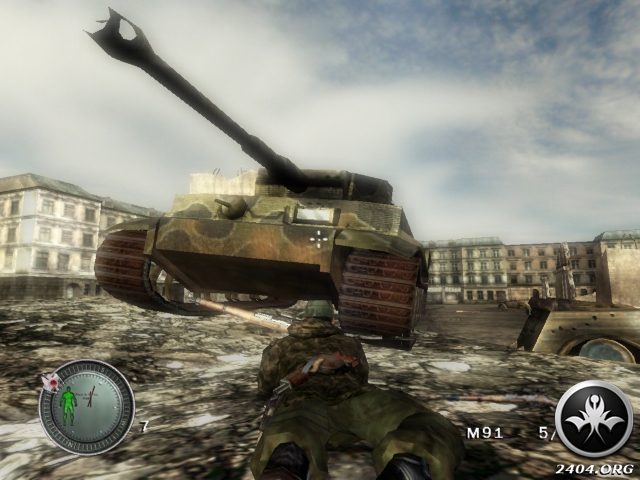Open the 2404.org emblem logo
This screenshot has height=480, width=640.
[x=593, y=419]
